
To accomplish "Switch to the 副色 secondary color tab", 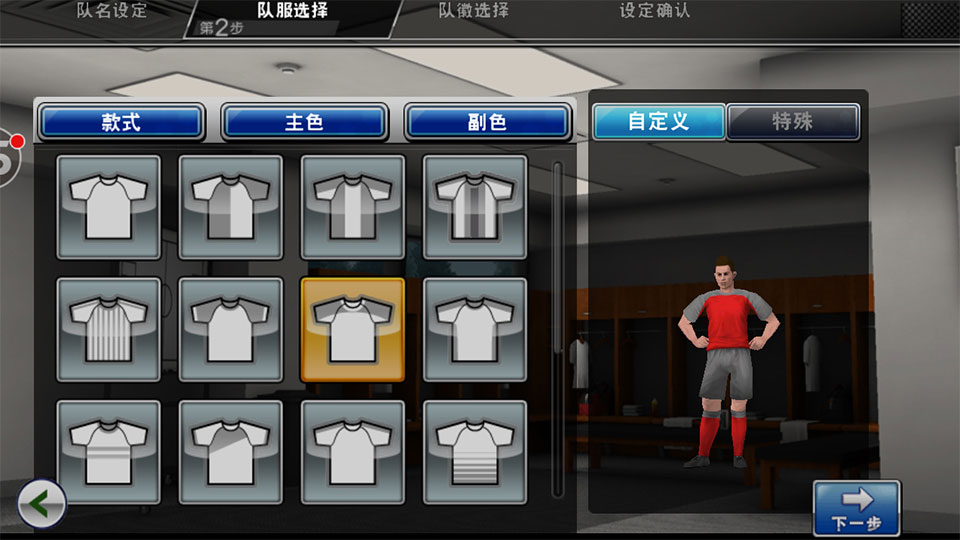I will [x=487, y=123].
